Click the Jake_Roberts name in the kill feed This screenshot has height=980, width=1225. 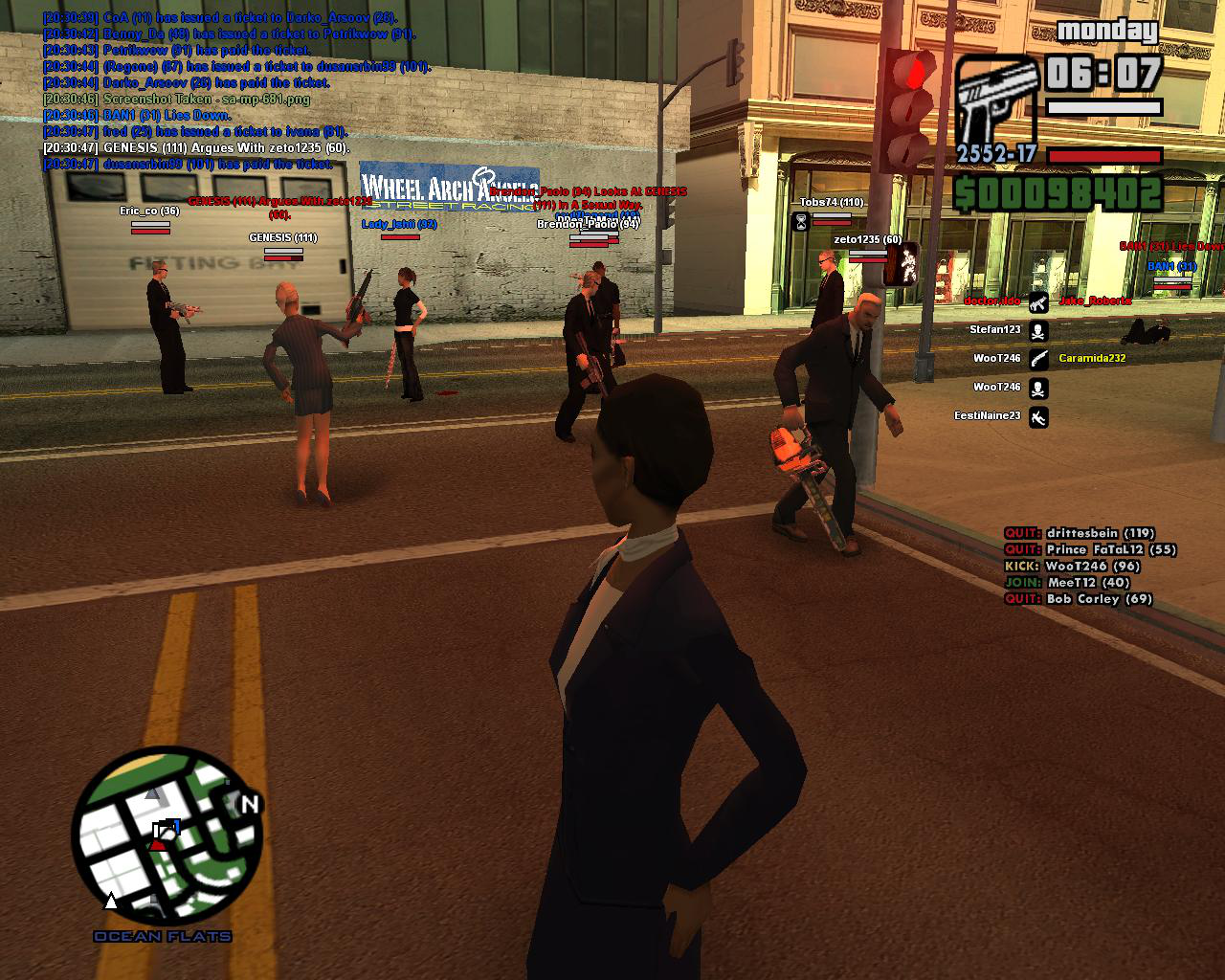(1095, 301)
